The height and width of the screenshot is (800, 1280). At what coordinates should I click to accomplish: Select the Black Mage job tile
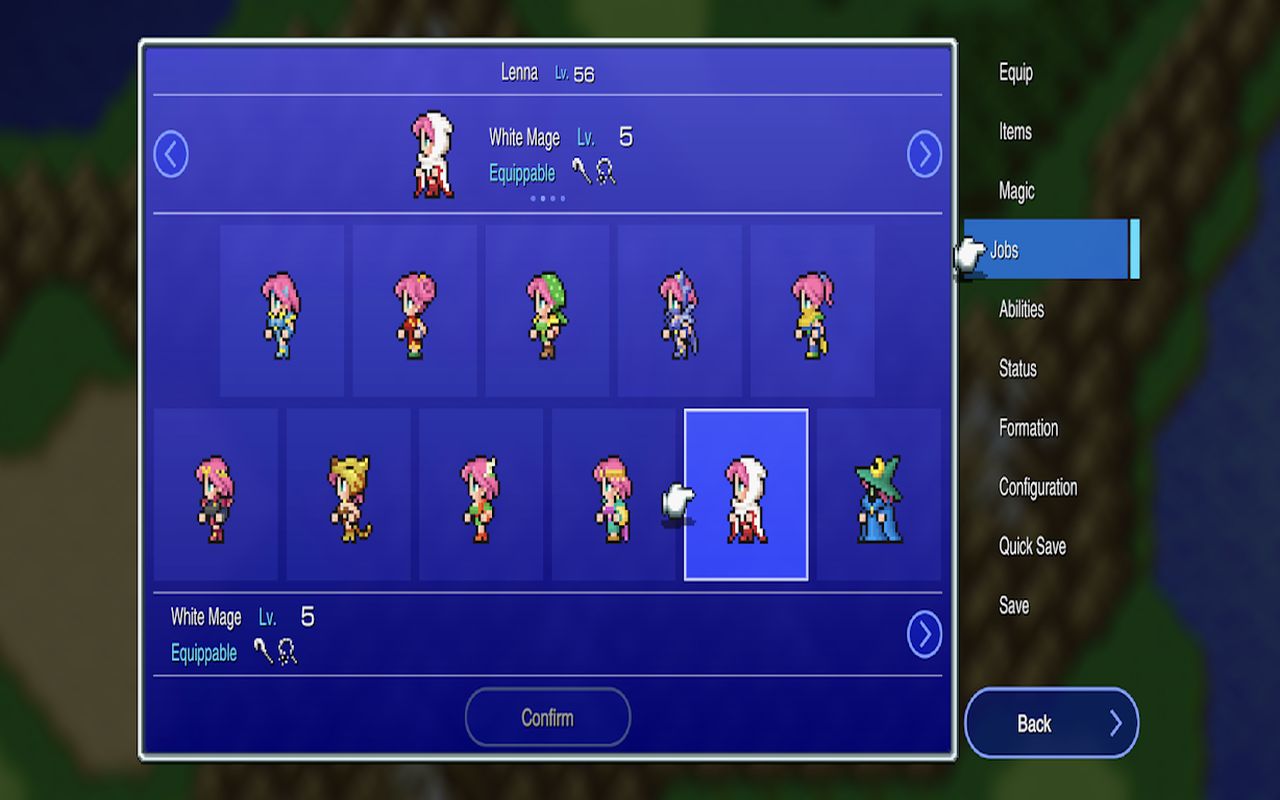pyautogui.click(x=878, y=495)
